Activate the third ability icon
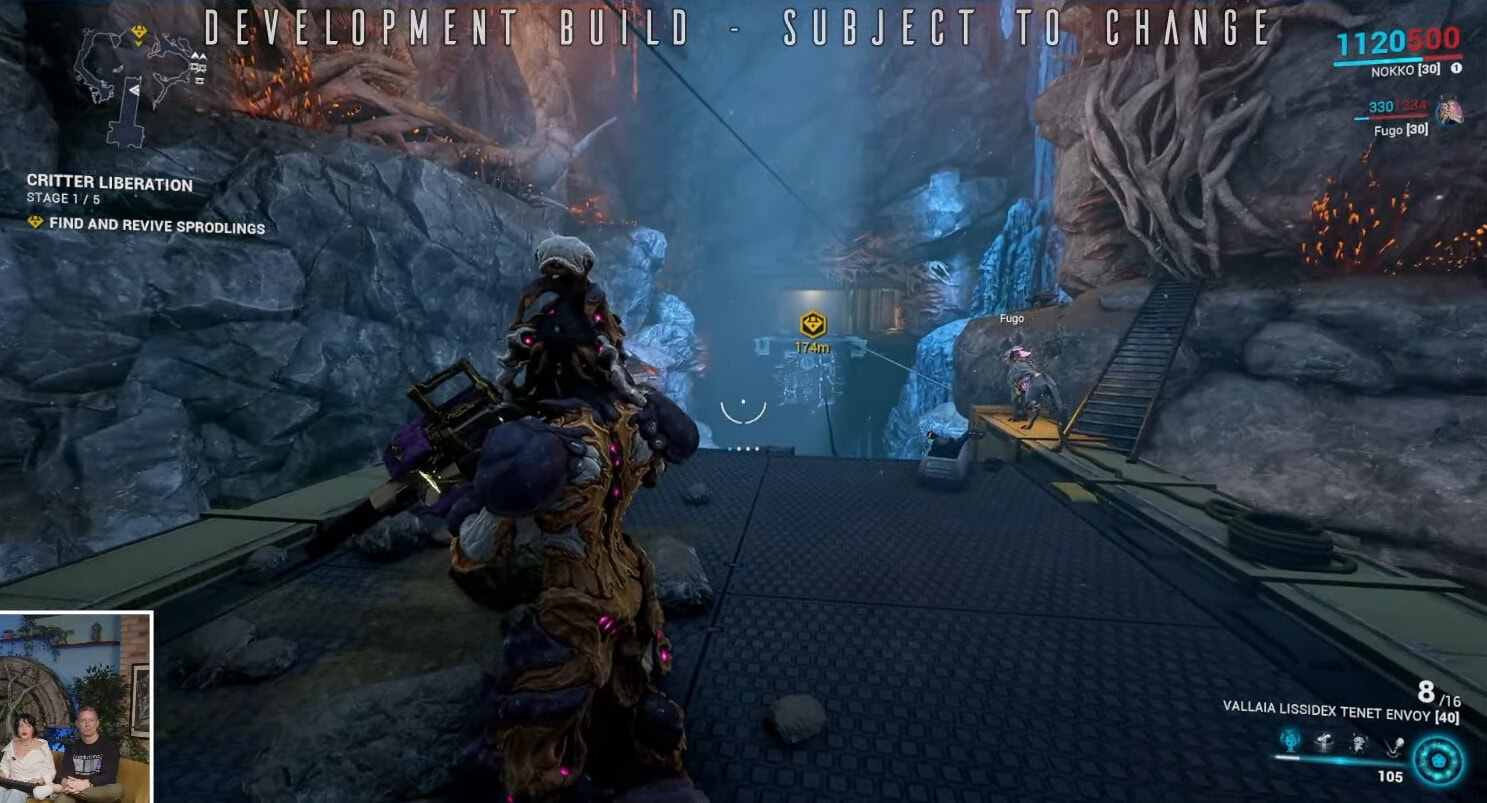The width and height of the screenshot is (1487, 803). coord(1359,741)
